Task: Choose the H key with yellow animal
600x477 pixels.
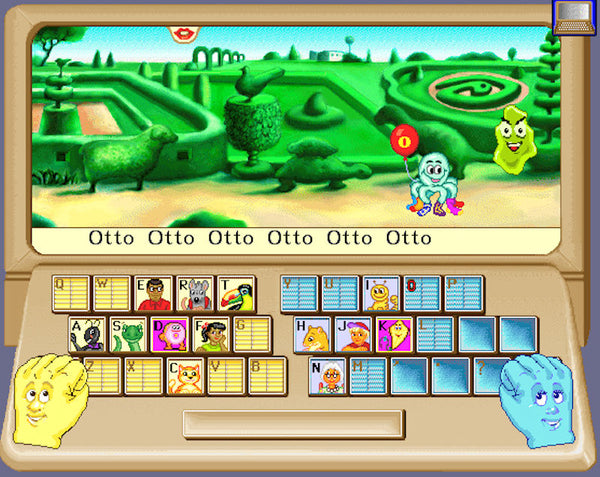Action: [x=313, y=335]
